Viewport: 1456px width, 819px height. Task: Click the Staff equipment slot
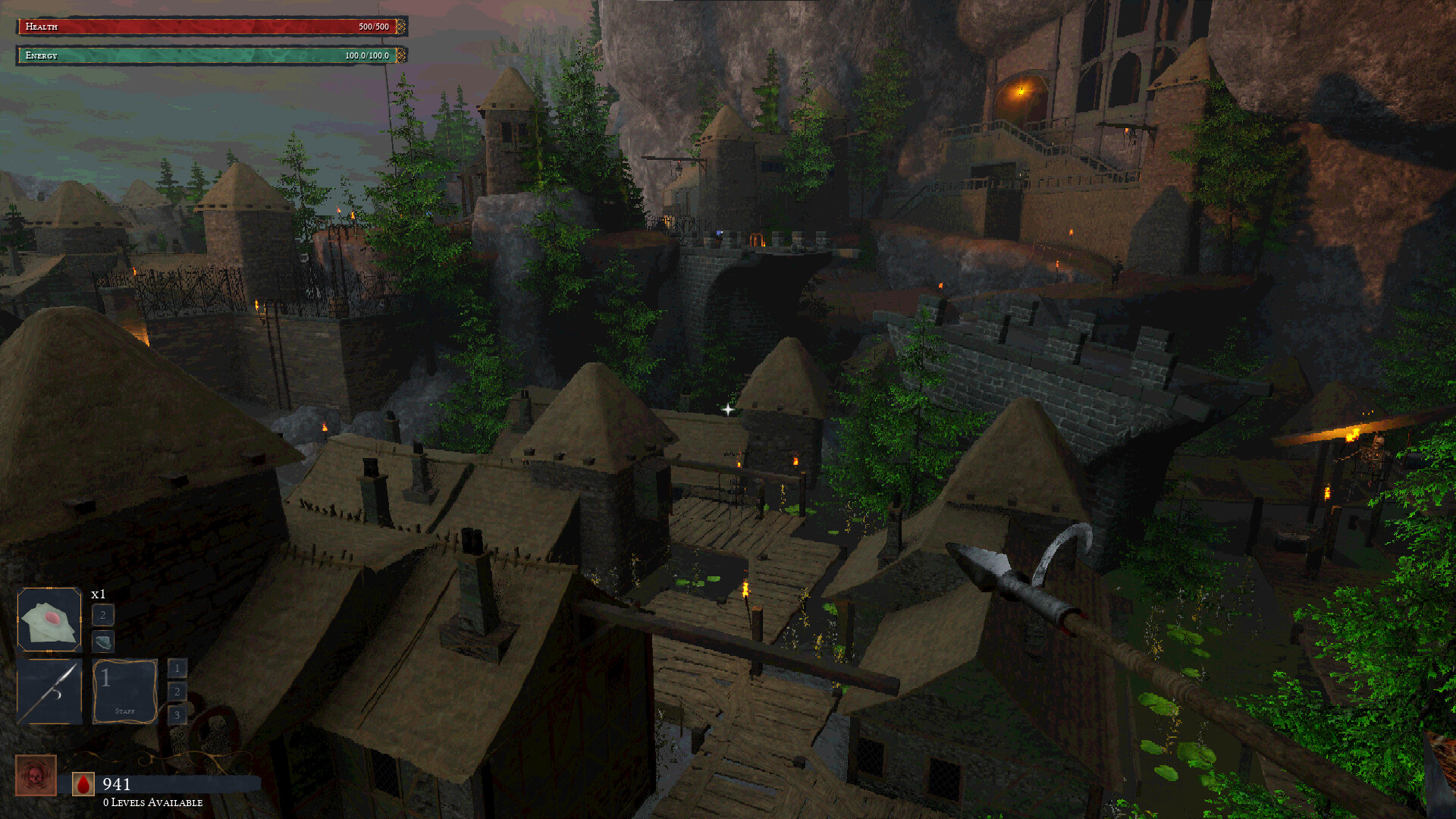pos(125,692)
